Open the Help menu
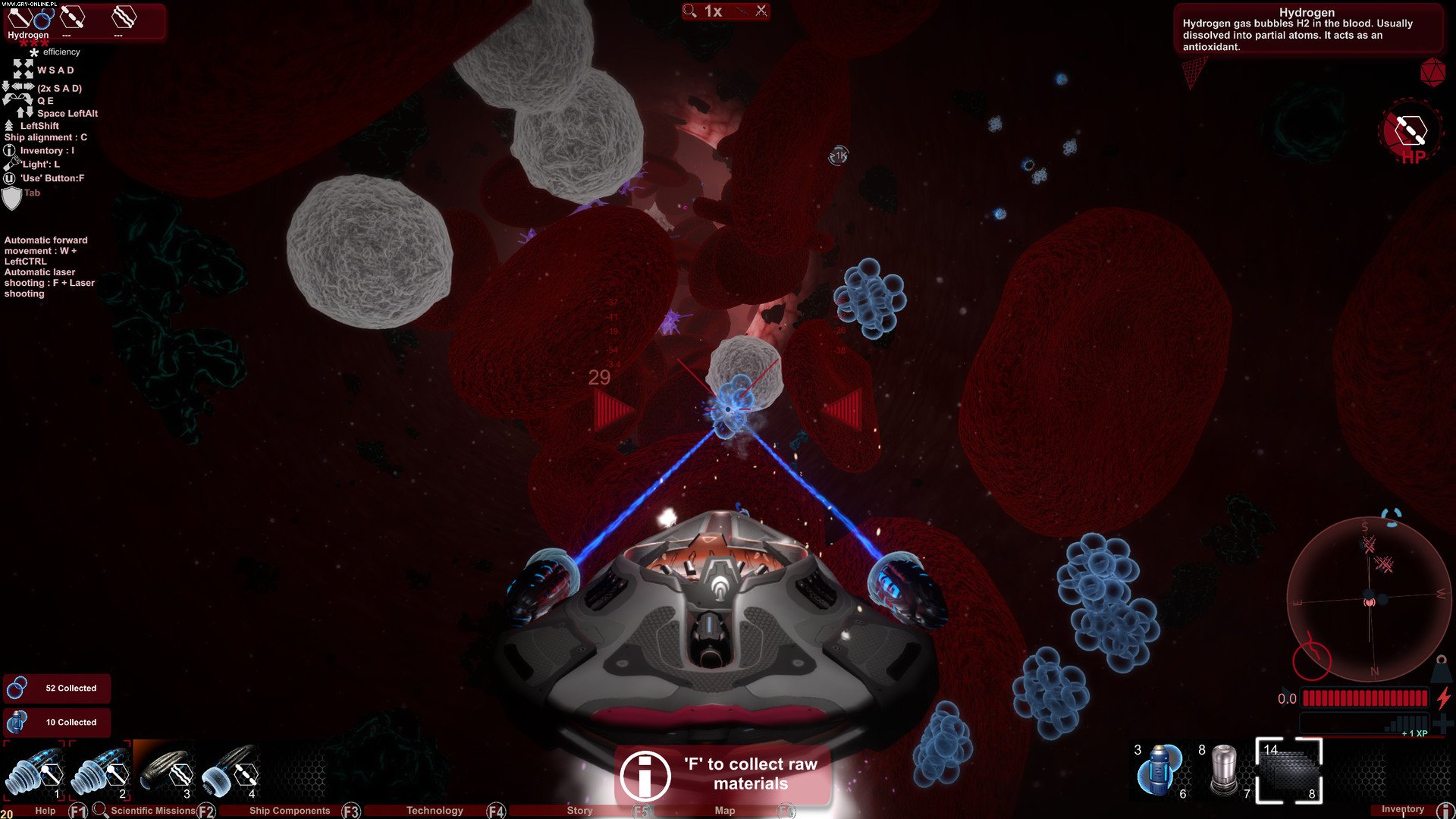Viewport: 1456px width, 819px height. (45, 811)
